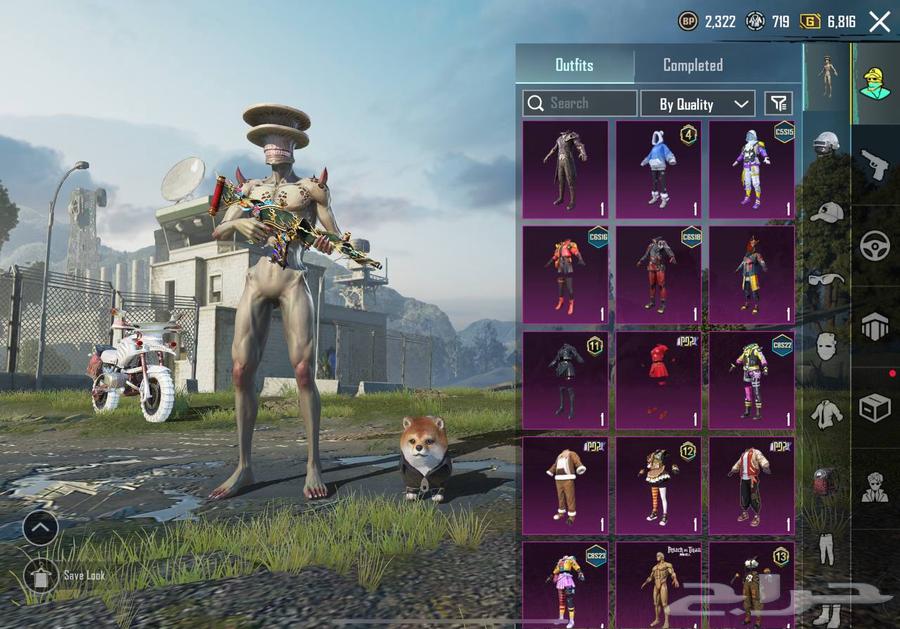
Task: Select the Attack on Titan outfit
Action: pos(658,585)
